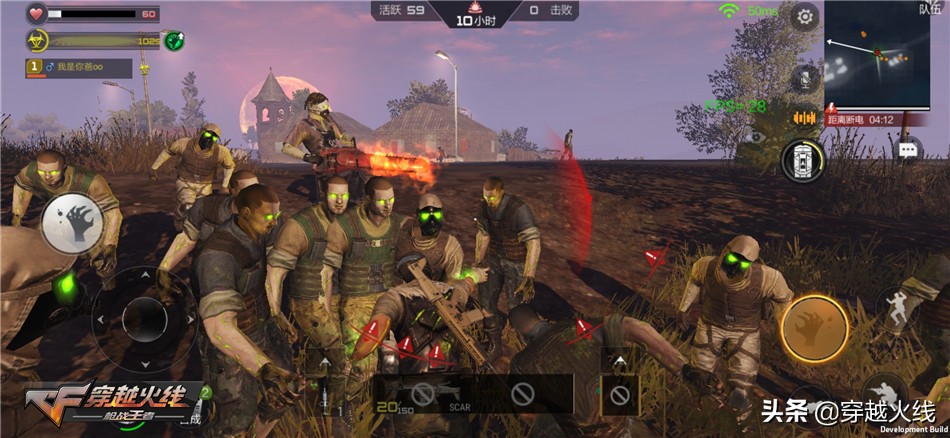
Task: Activate the jump figure button
Action: (896, 307)
